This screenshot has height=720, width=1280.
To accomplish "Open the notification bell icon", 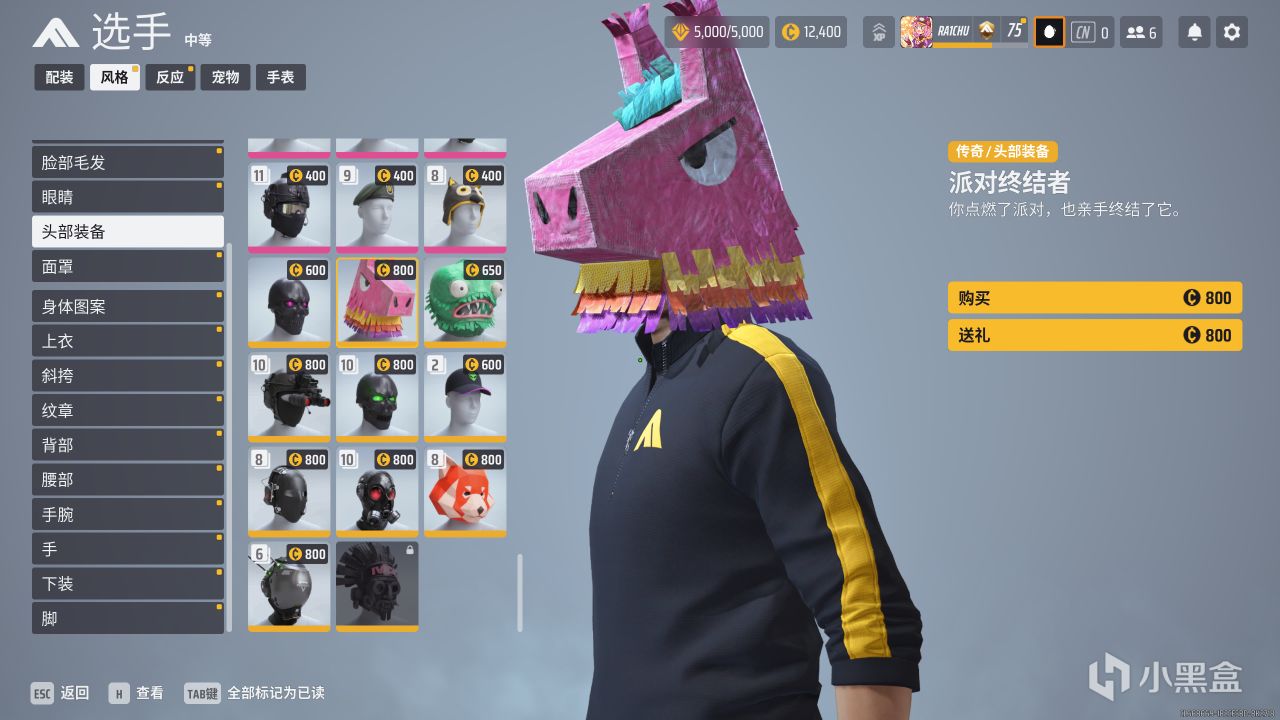I will click(1193, 31).
